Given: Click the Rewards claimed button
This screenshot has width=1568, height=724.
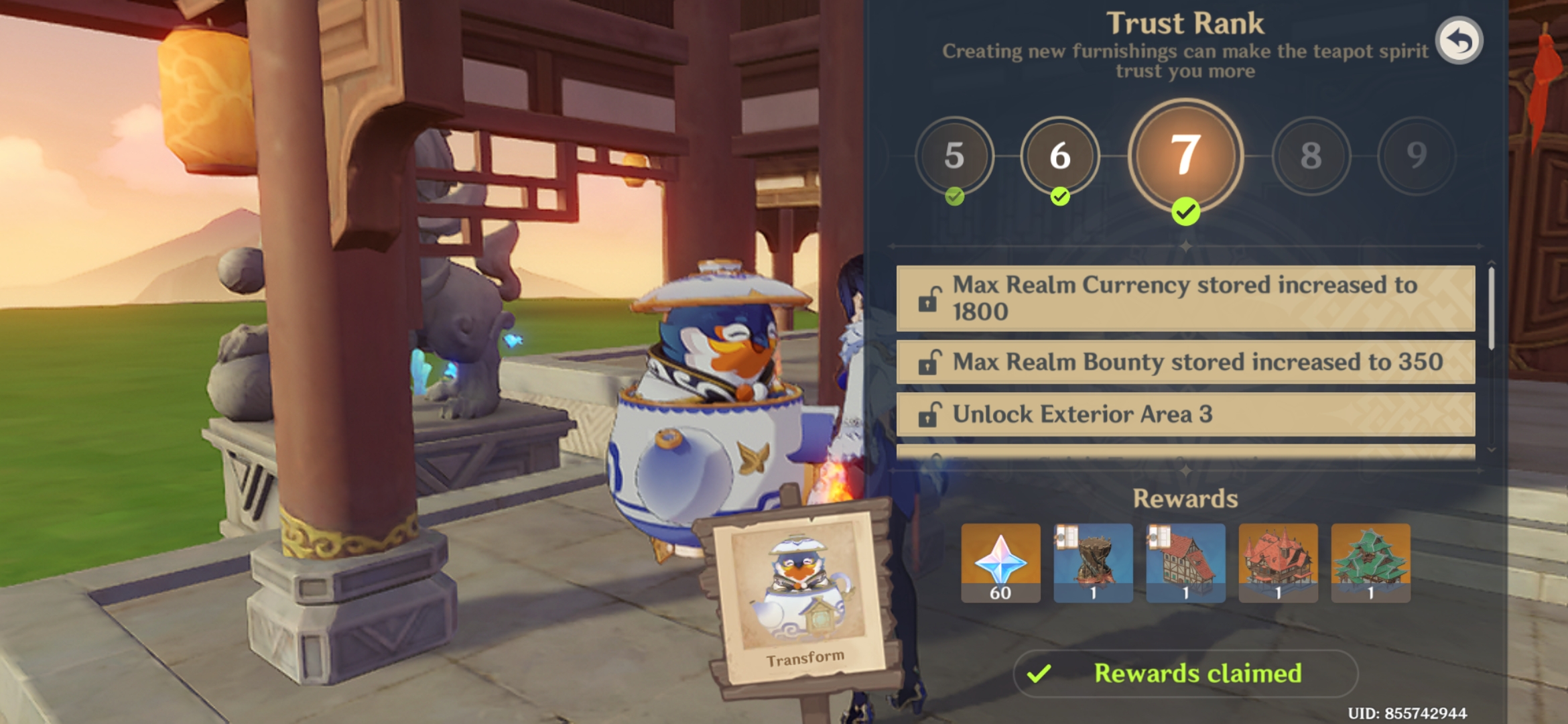Looking at the screenshot, I should click(1185, 673).
